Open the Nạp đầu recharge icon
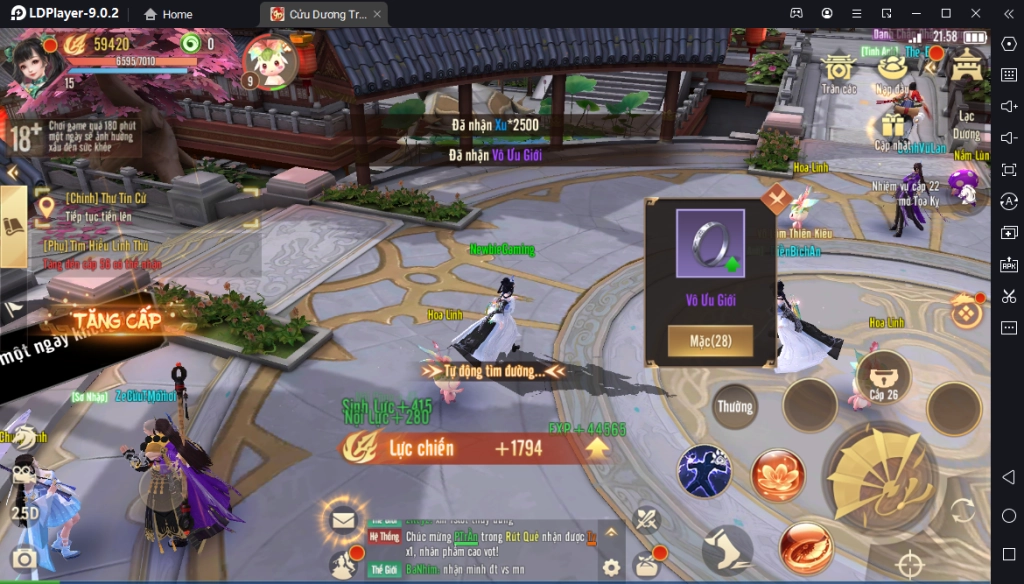 [x=892, y=70]
